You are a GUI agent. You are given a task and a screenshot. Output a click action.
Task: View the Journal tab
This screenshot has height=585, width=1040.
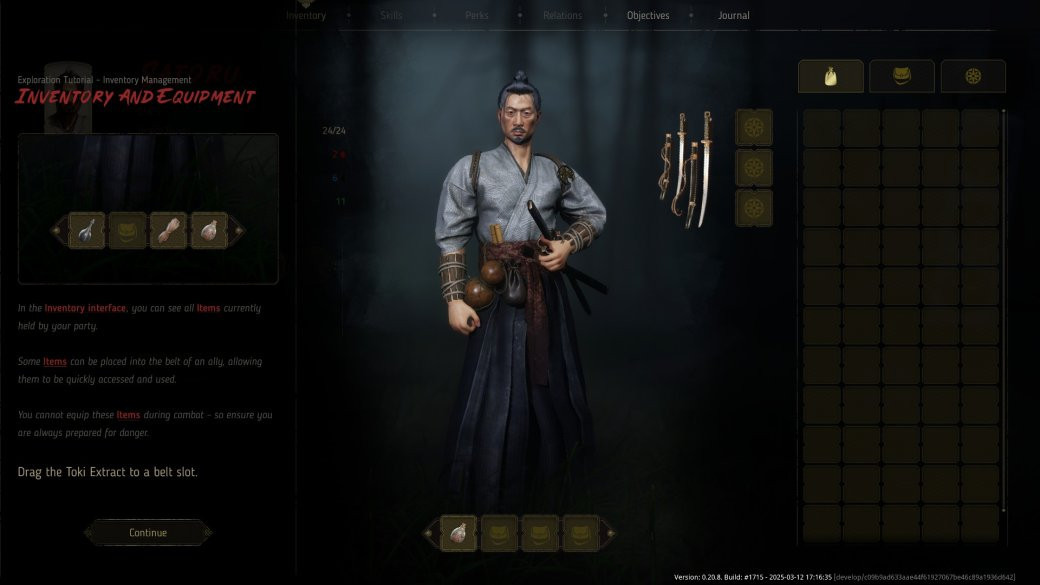pos(733,16)
